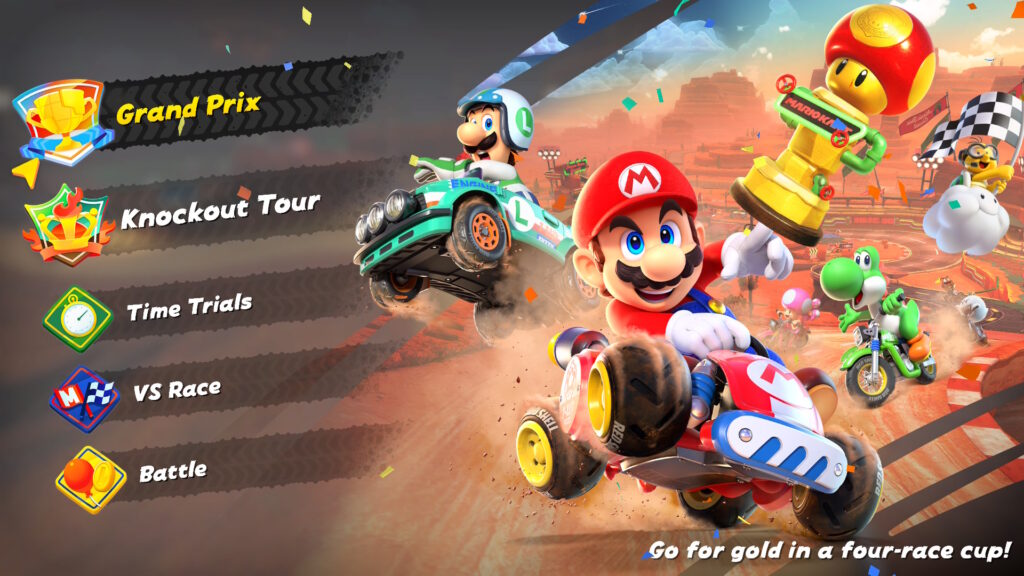
Task: Open the Time Trials mode
Action: [x=189, y=308]
